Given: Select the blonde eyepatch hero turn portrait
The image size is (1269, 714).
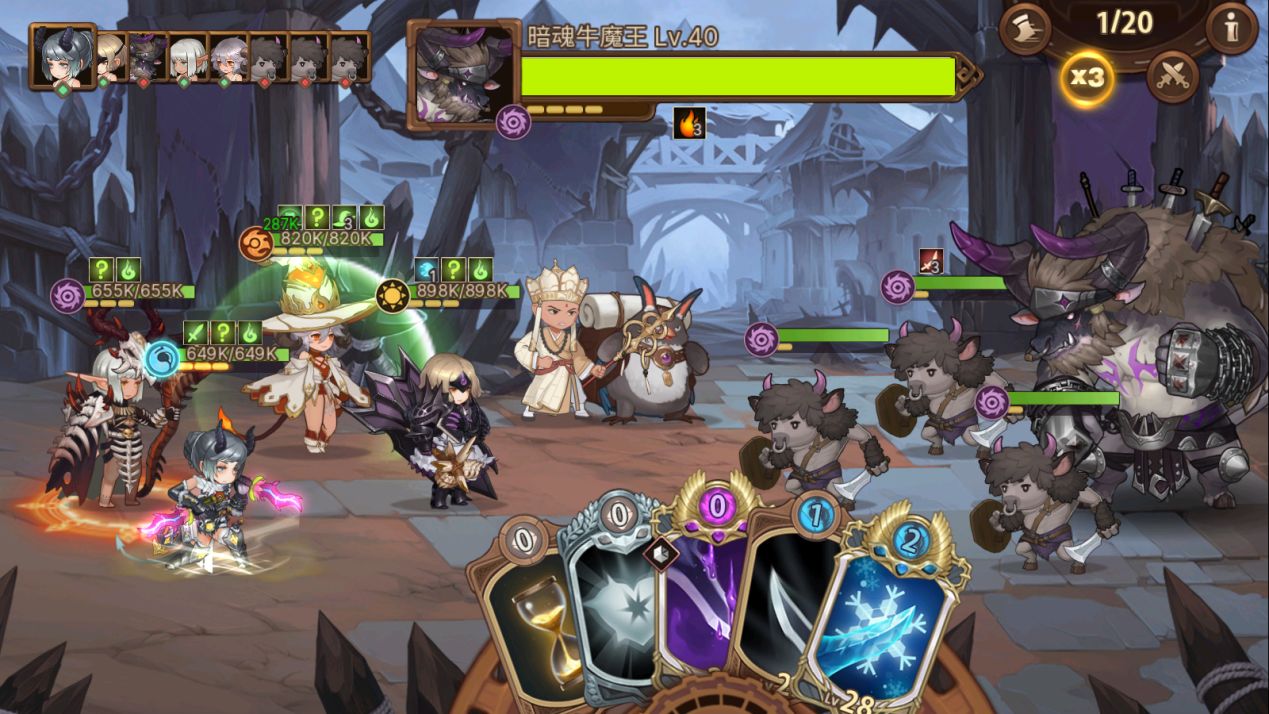Looking at the screenshot, I should (x=109, y=57).
